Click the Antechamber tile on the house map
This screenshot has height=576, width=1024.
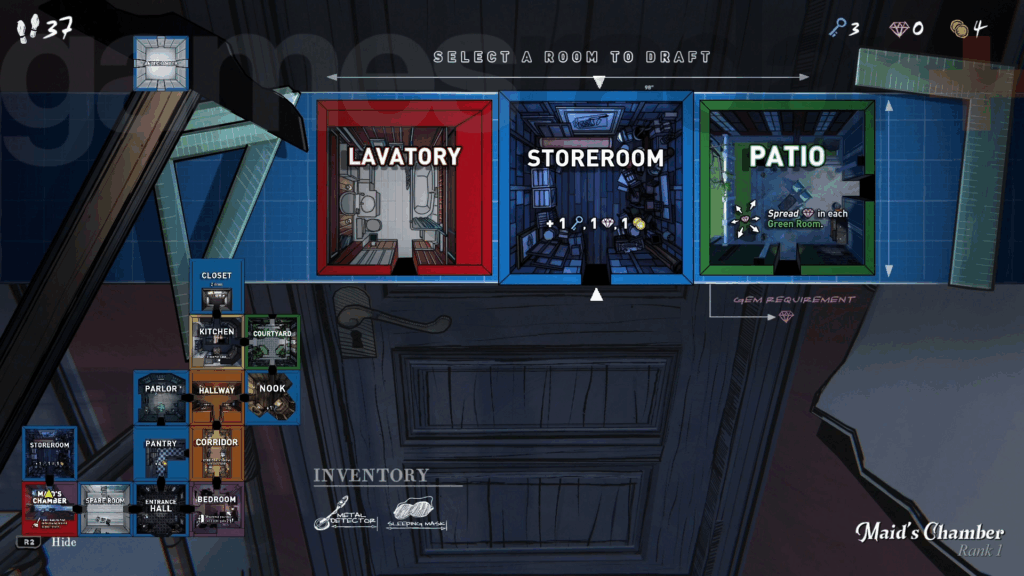point(160,62)
